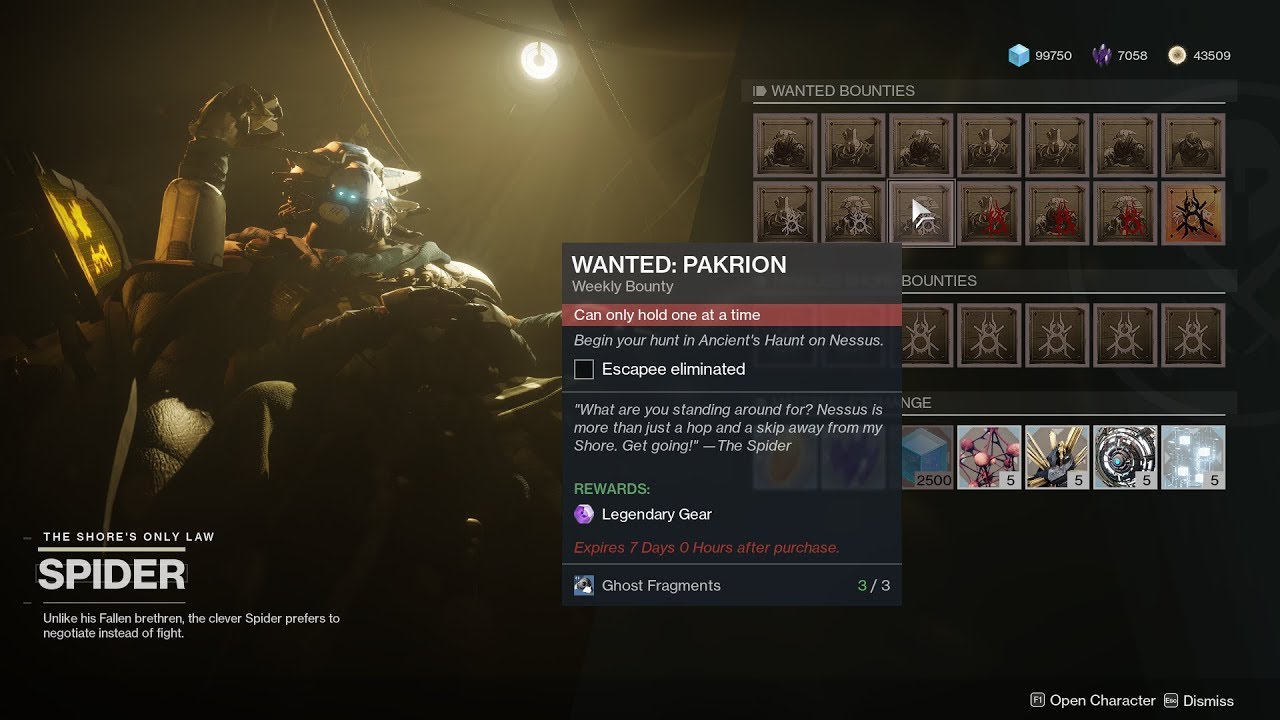This screenshot has width=1280, height=720.
Task: Click the WANTED BOUNTIES section header
Action: [843, 90]
